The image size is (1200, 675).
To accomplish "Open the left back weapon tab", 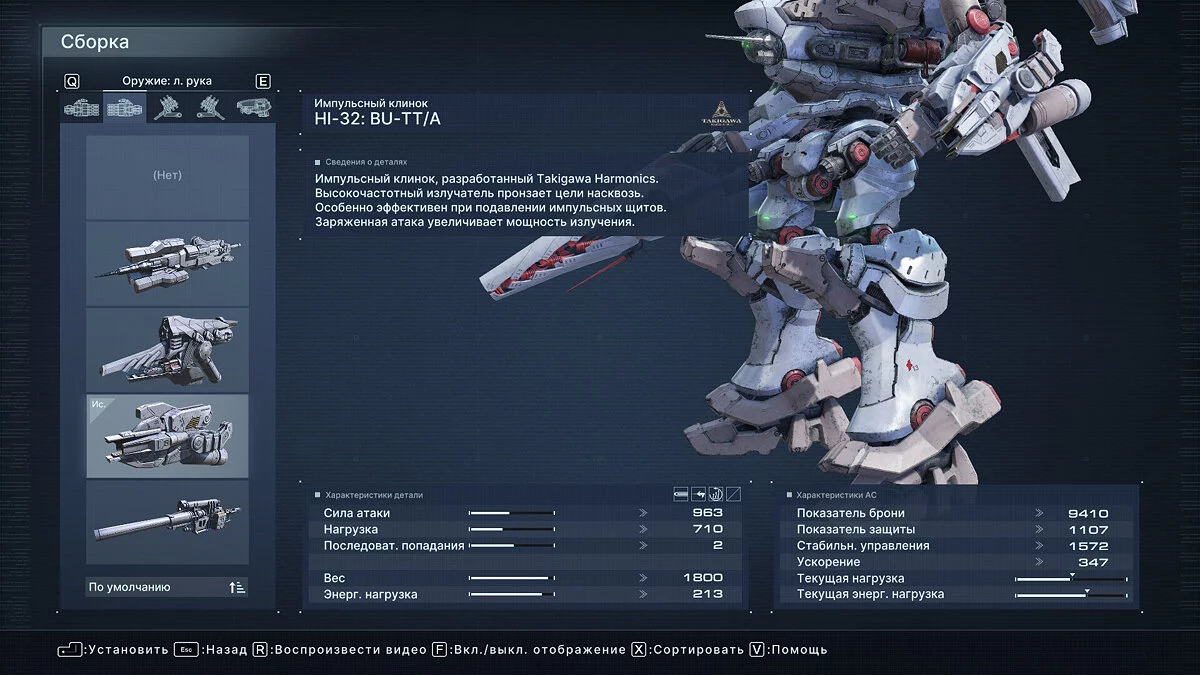I will (x=210, y=108).
